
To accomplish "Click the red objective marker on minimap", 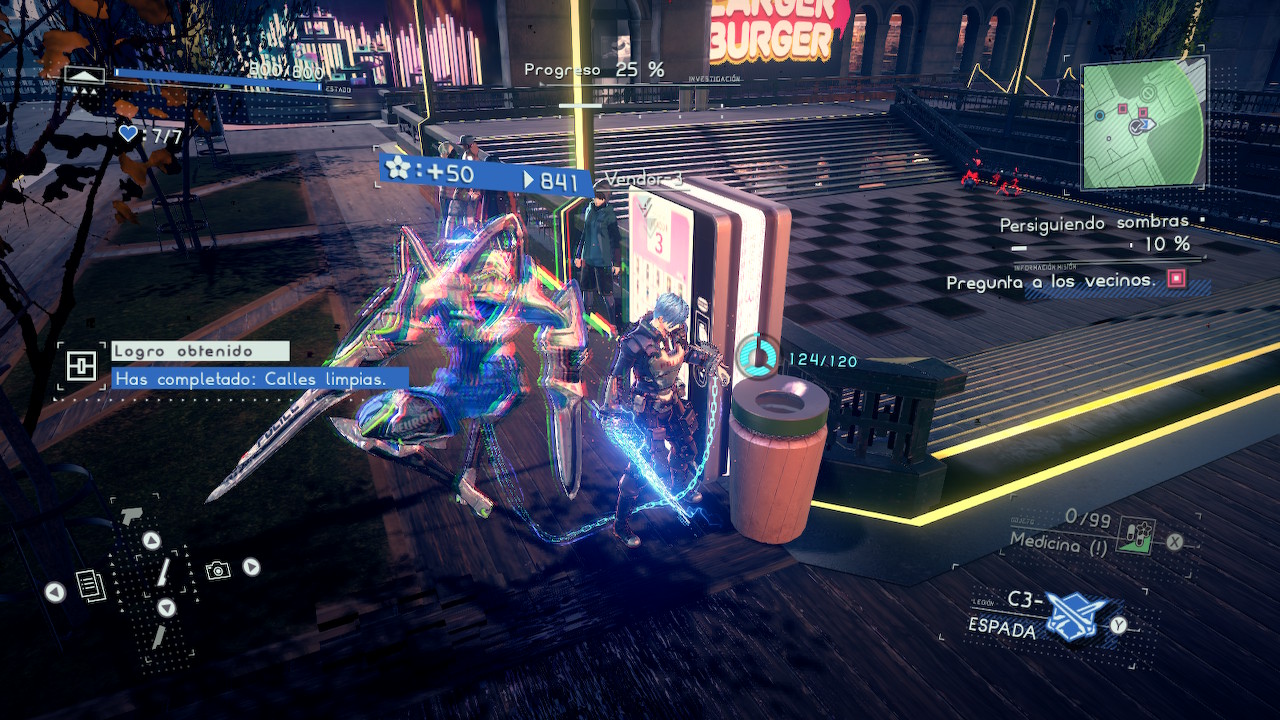I will point(1122,108).
